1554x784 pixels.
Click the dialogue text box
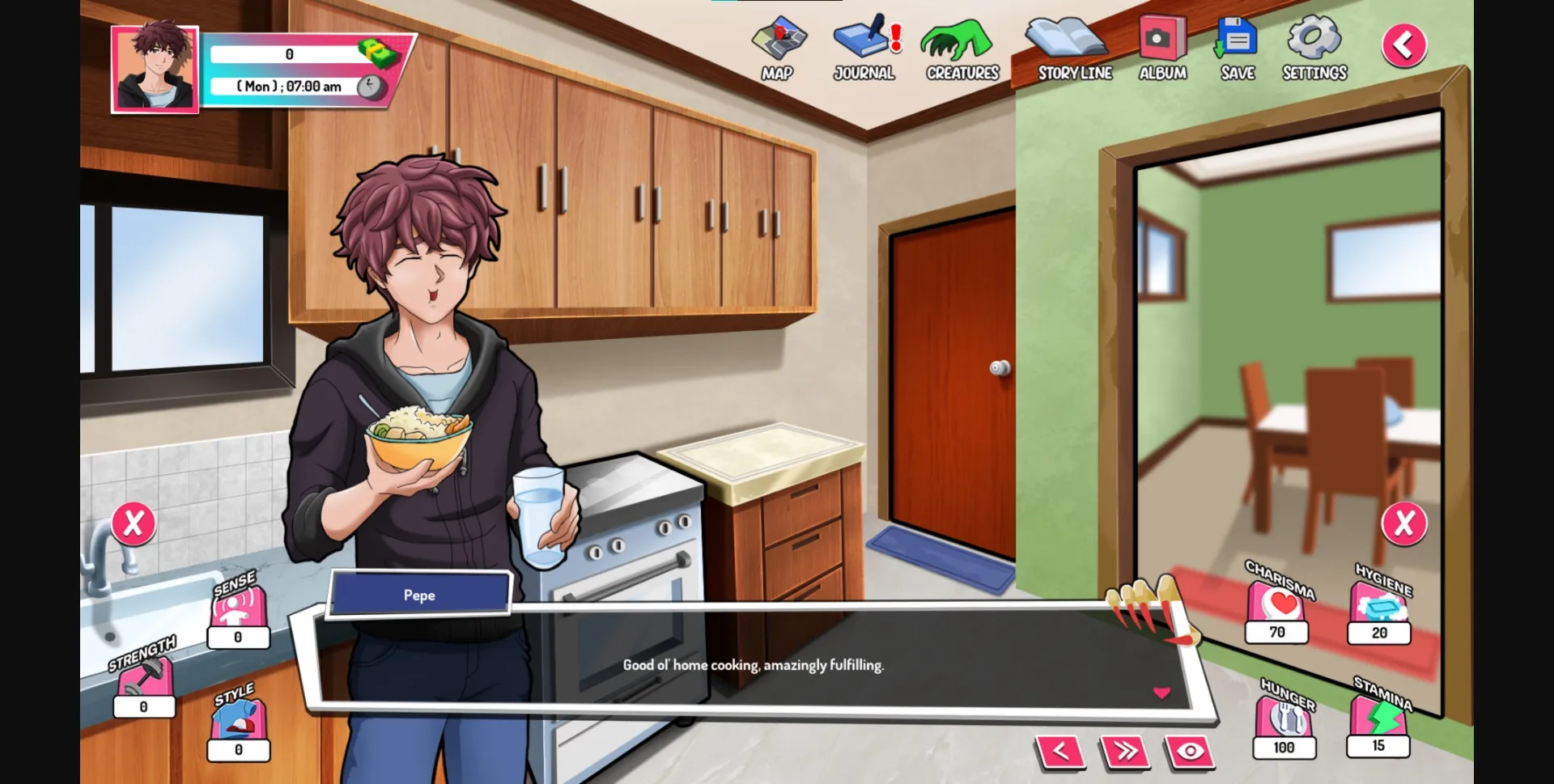753,665
